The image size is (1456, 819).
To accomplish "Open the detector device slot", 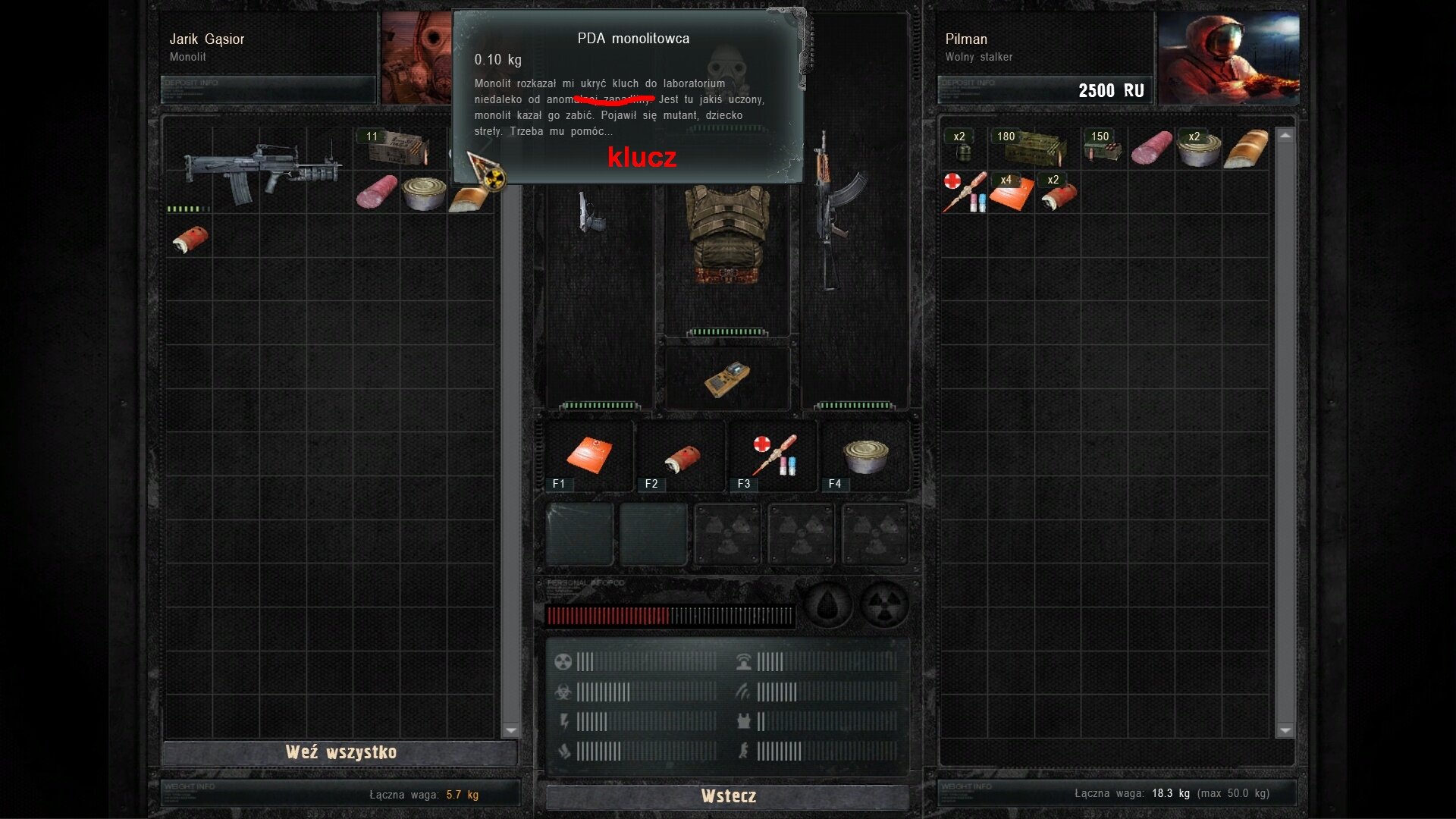I will click(x=726, y=378).
